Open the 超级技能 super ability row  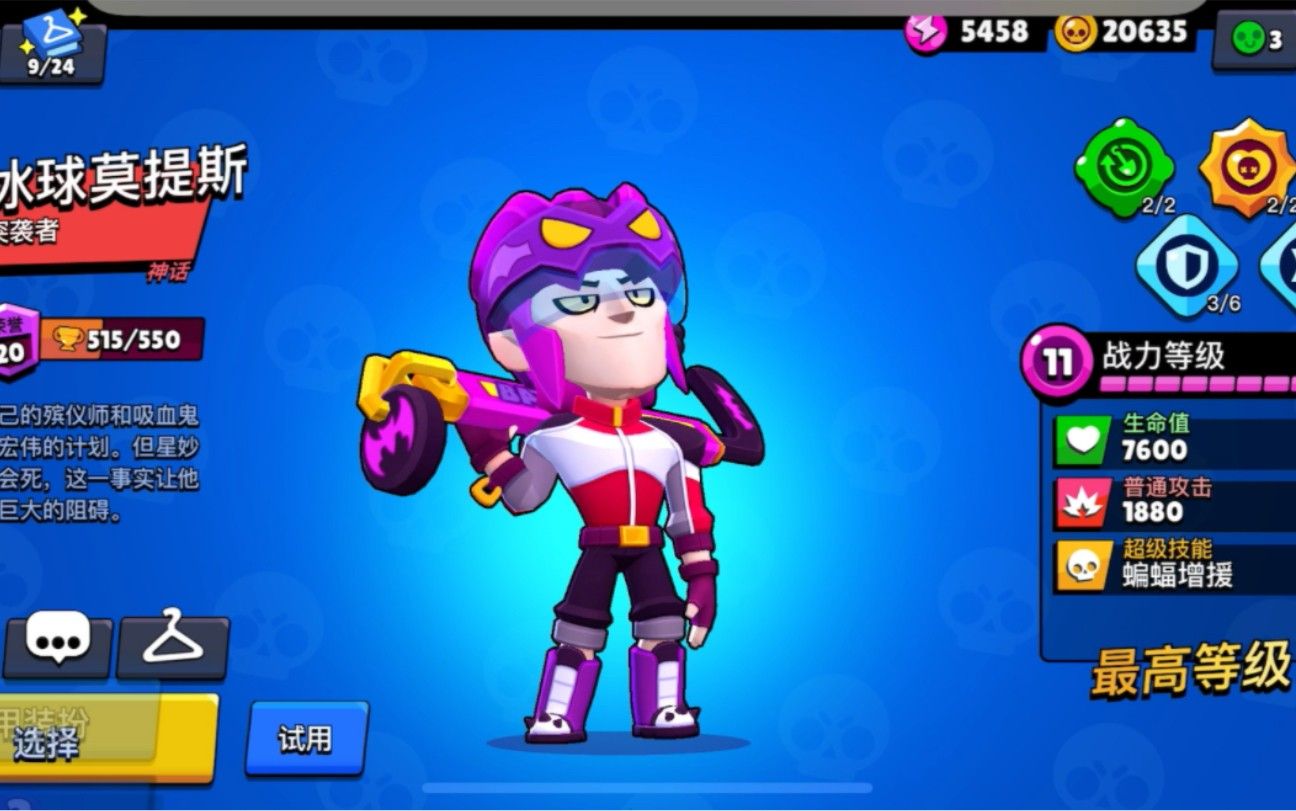tap(1170, 563)
